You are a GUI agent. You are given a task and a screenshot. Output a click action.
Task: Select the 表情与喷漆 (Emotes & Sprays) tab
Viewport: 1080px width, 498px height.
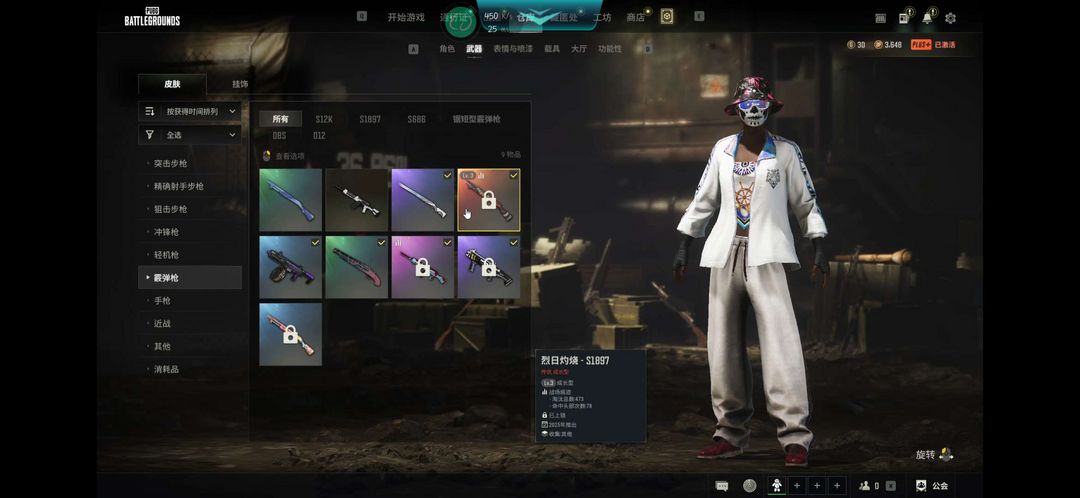point(514,48)
